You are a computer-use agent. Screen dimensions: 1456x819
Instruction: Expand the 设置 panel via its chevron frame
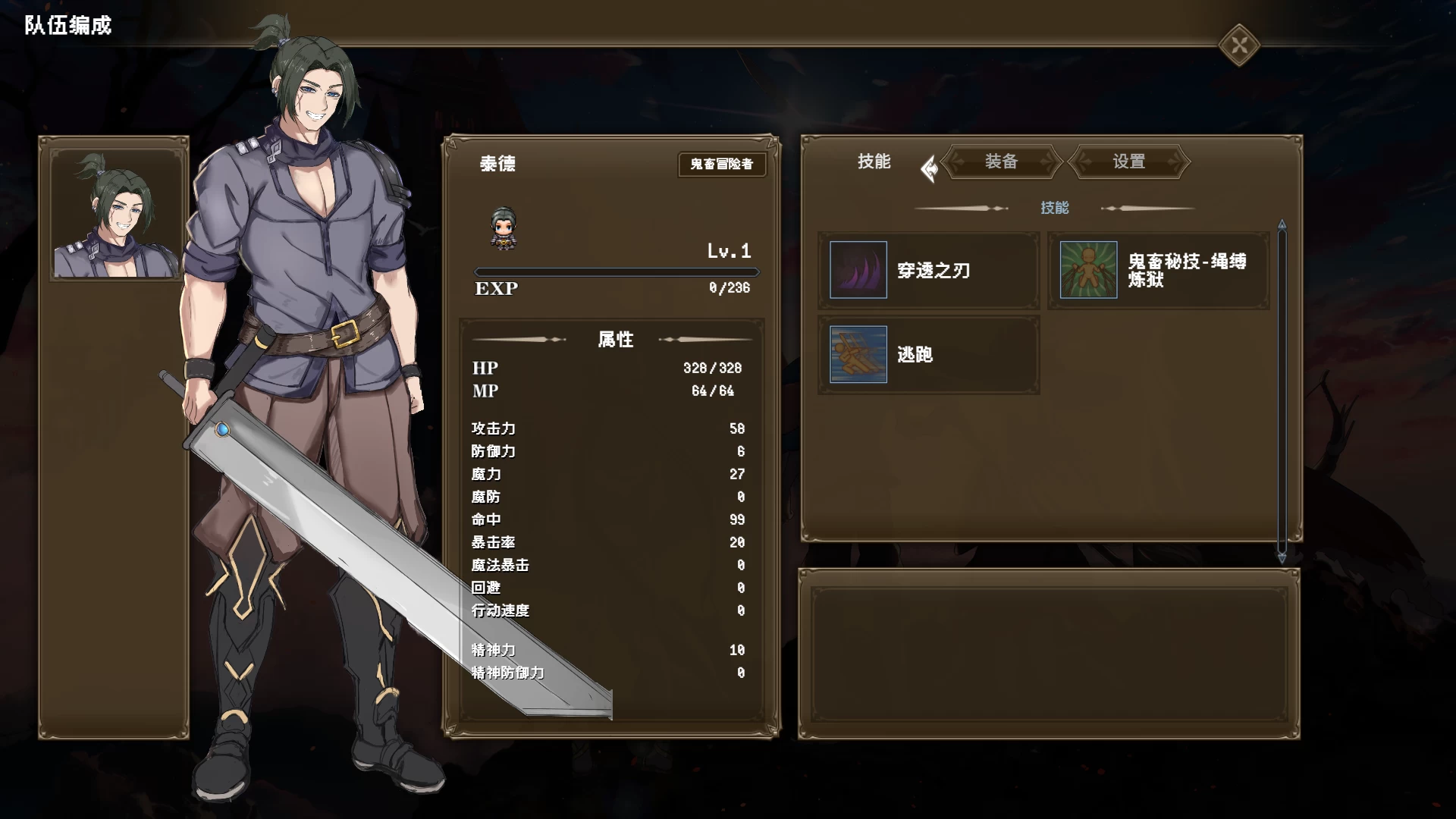tap(1128, 162)
